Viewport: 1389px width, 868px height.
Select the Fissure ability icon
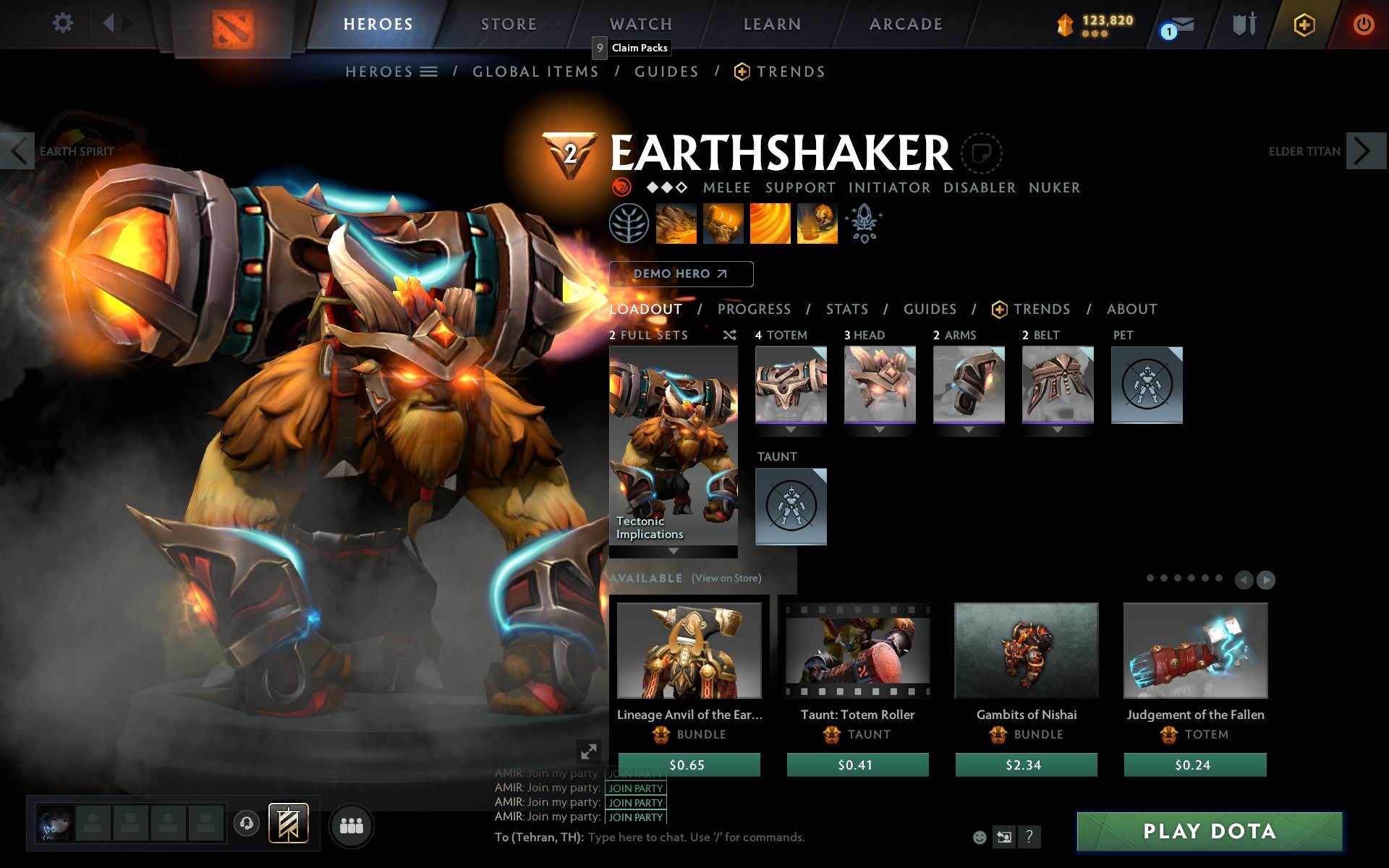pyautogui.click(x=676, y=224)
